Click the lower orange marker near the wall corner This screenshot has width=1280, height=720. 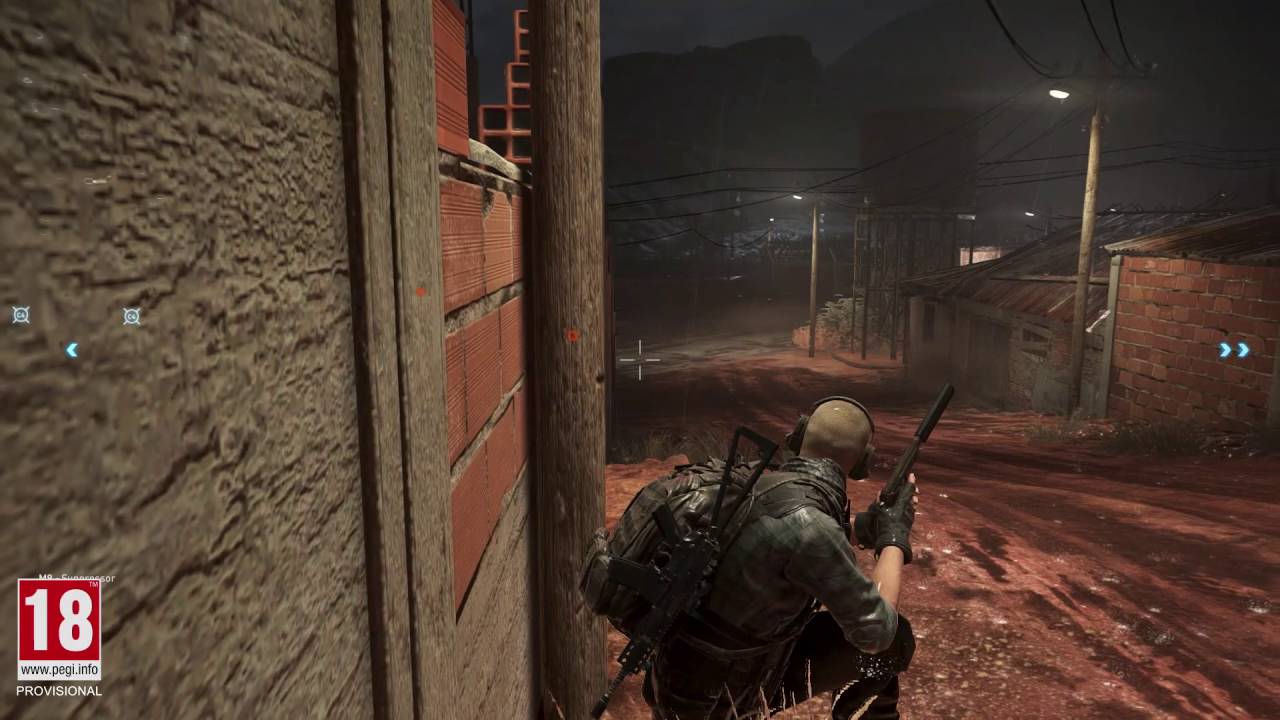pos(573,337)
